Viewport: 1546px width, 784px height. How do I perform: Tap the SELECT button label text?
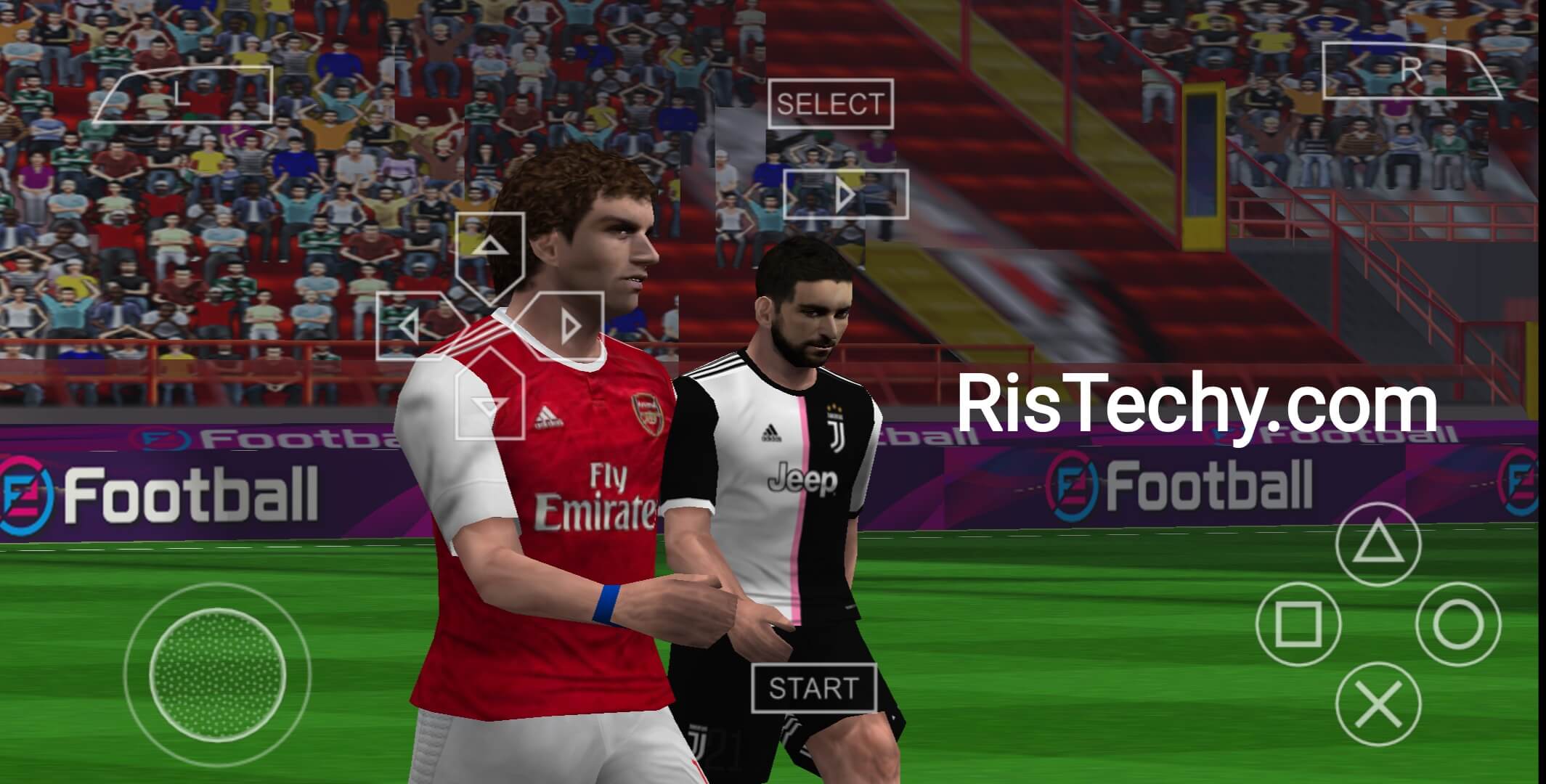click(832, 105)
